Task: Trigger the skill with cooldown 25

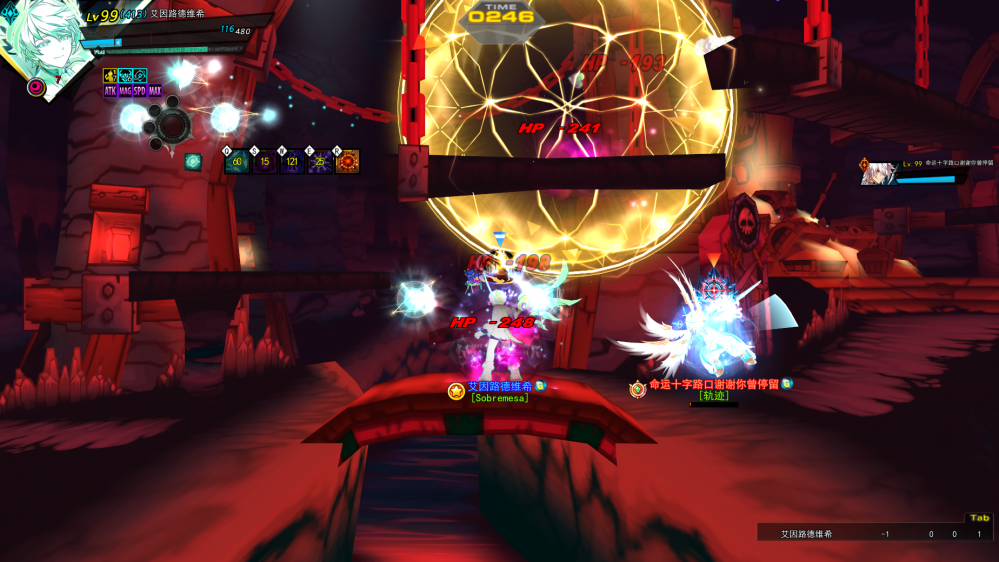Action: (x=320, y=161)
